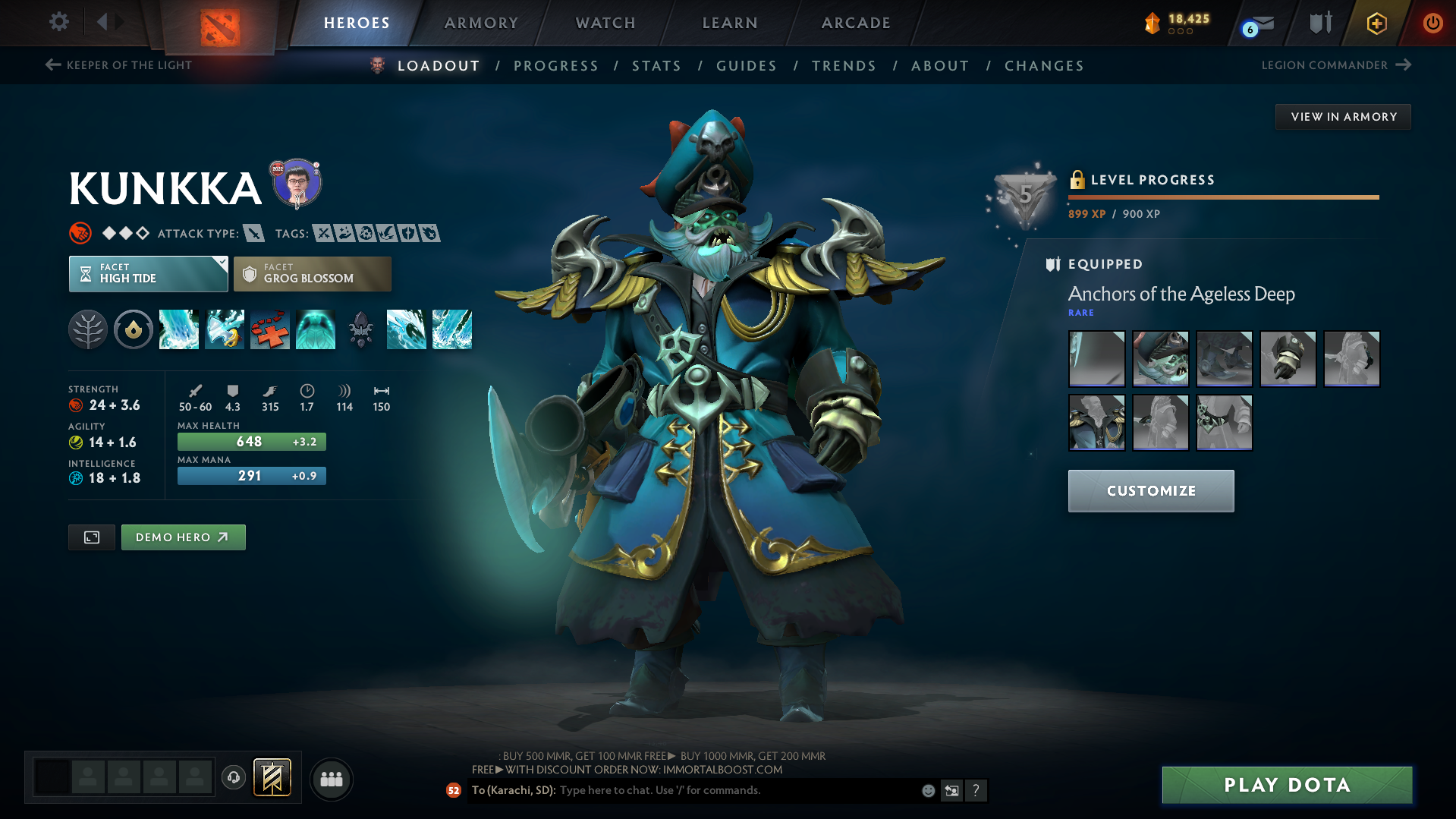Switch to the STATS tab

tap(656, 66)
